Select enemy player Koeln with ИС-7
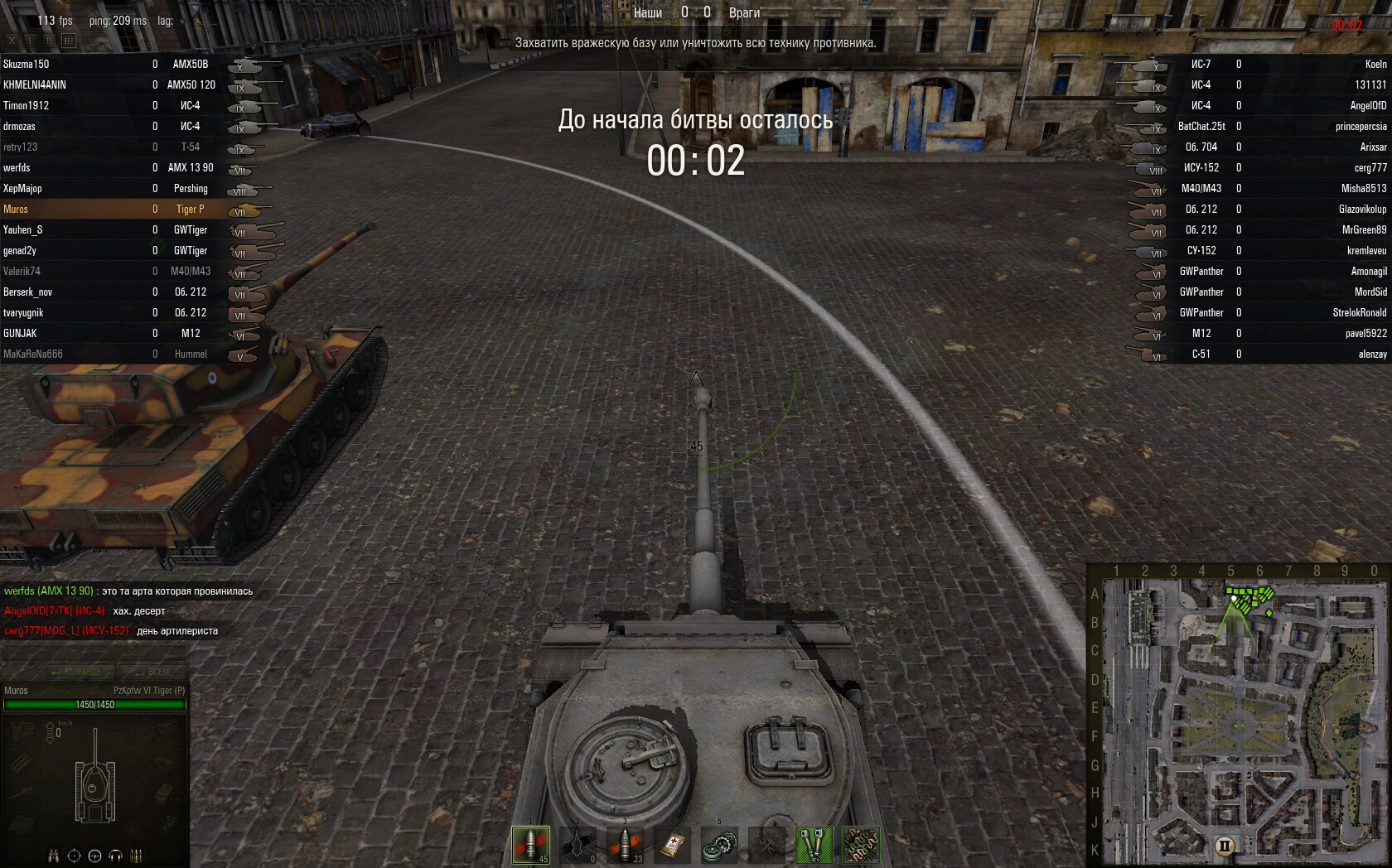 [x=1375, y=64]
